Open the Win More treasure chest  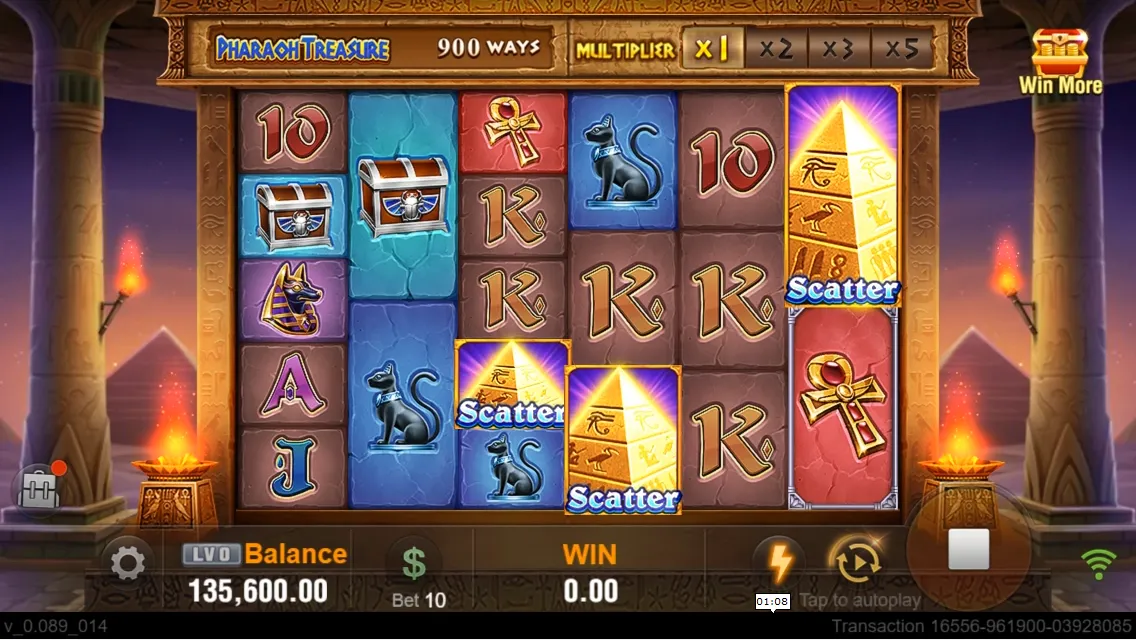[x=1060, y=59]
